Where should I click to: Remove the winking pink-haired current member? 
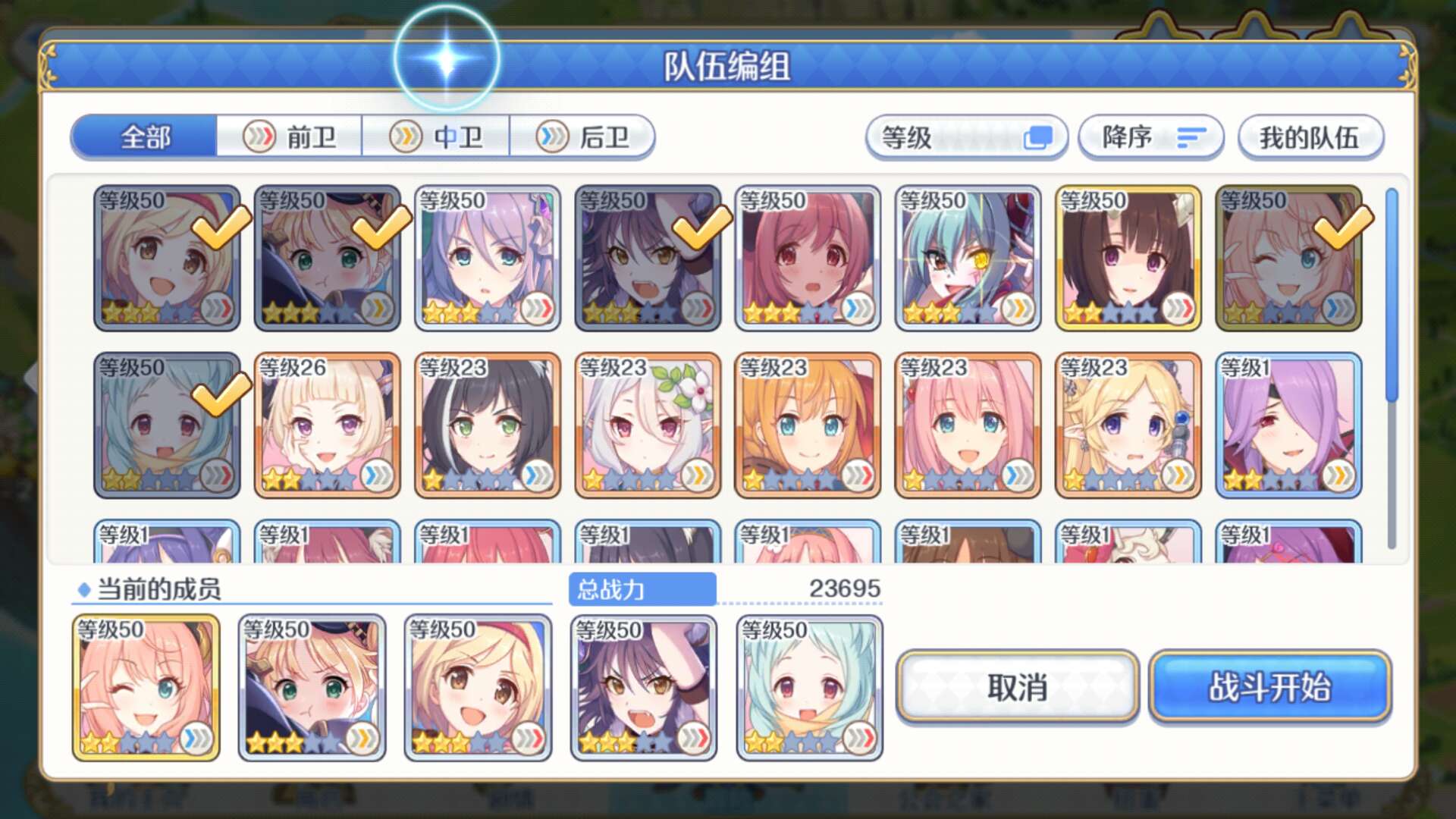(146, 687)
